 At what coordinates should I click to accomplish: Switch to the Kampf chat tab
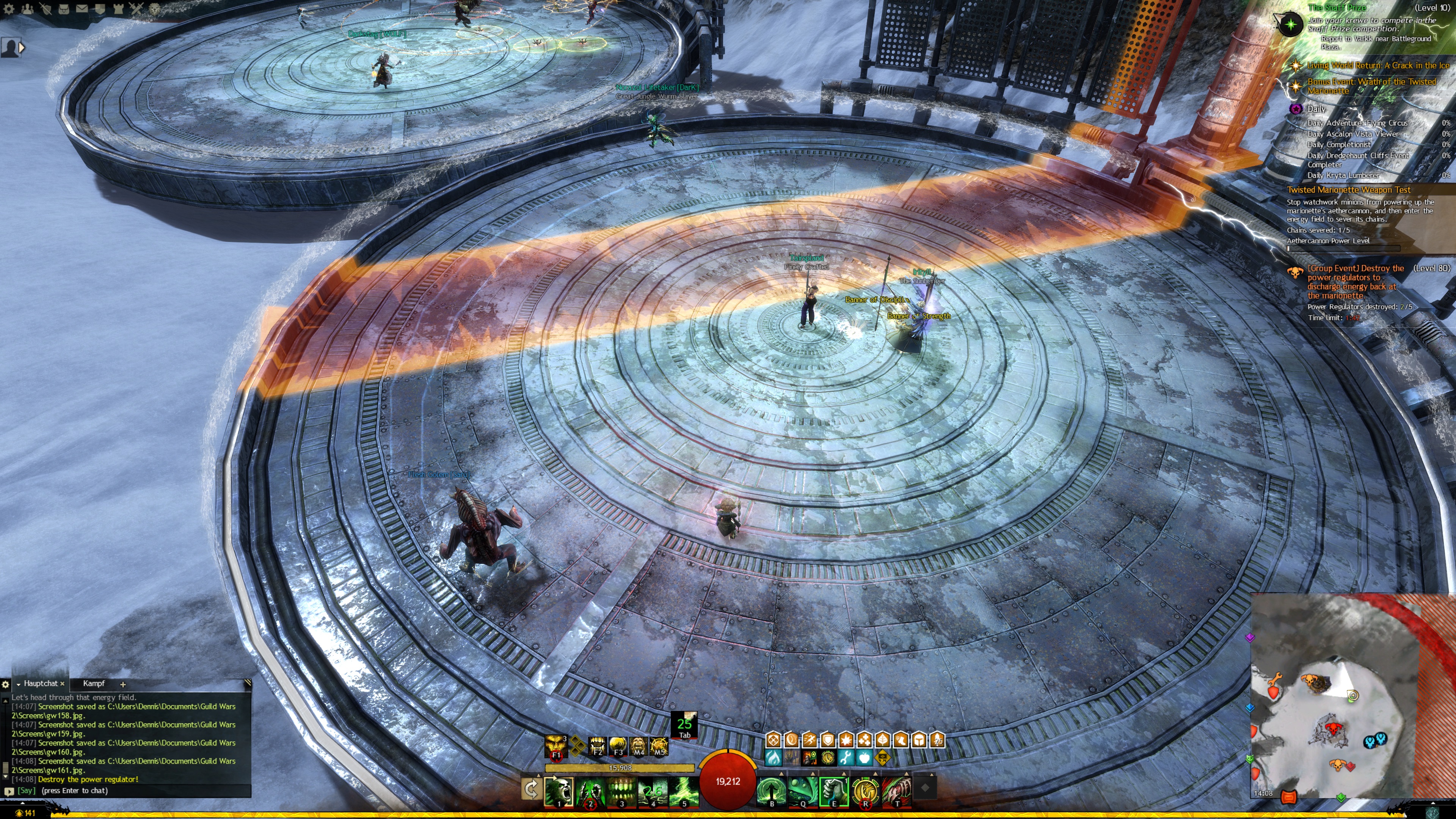click(x=94, y=683)
